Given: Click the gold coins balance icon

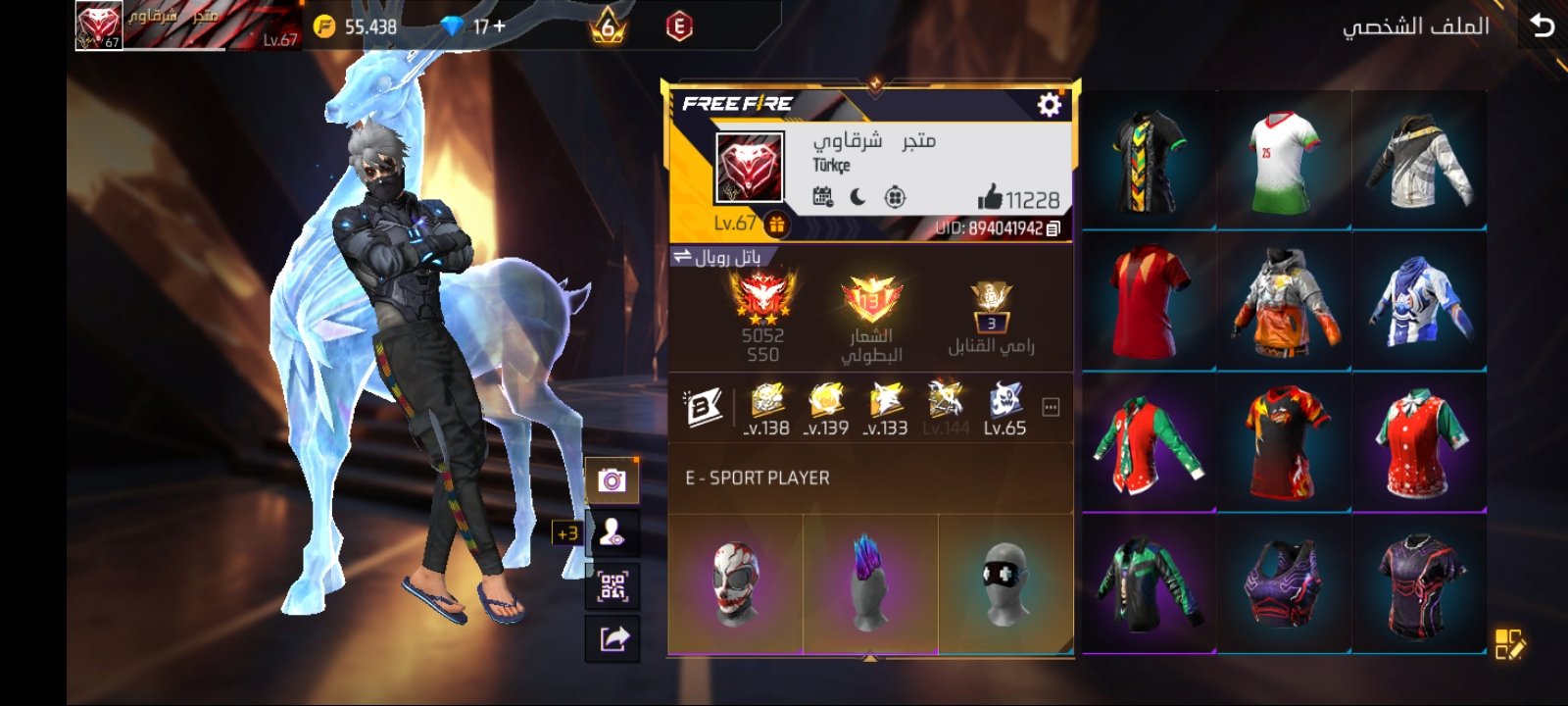Looking at the screenshot, I should tap(324, 26).
